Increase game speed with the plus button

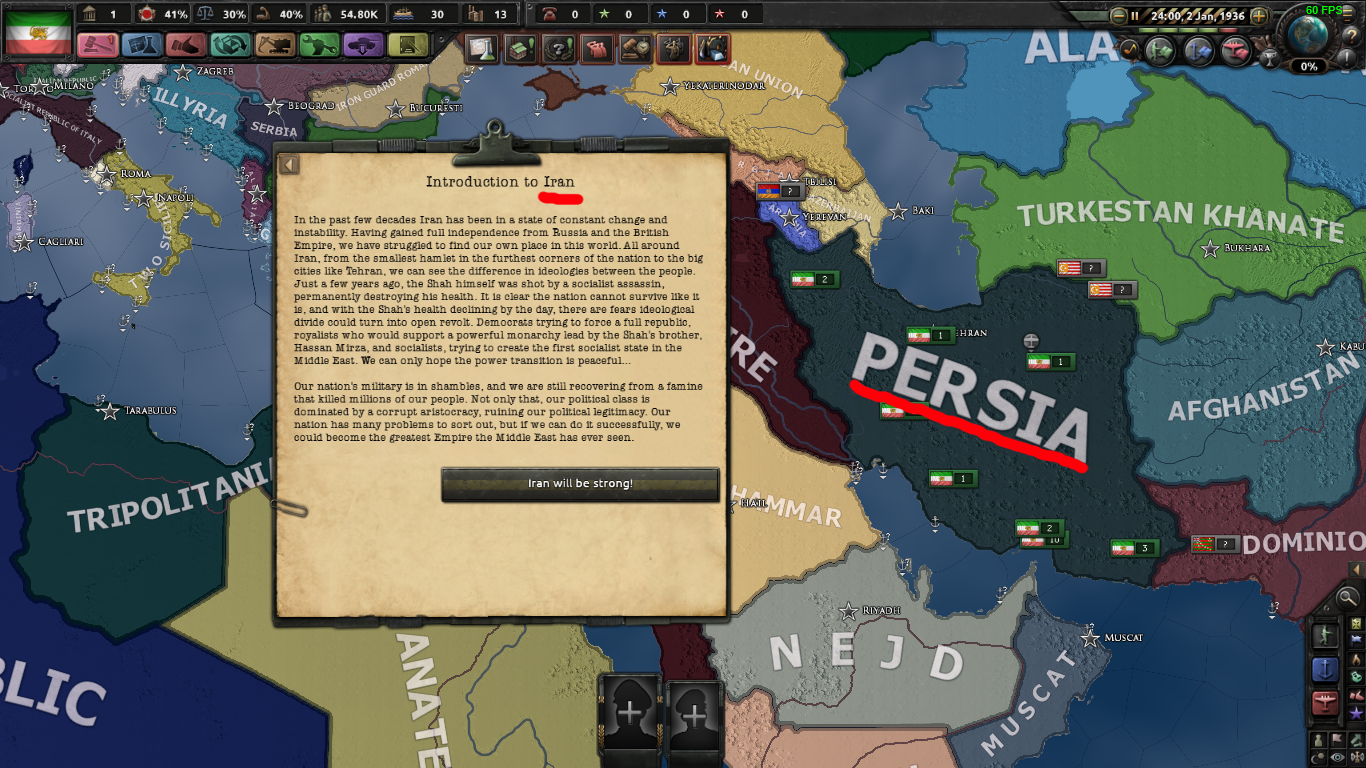pos(1259,16)
